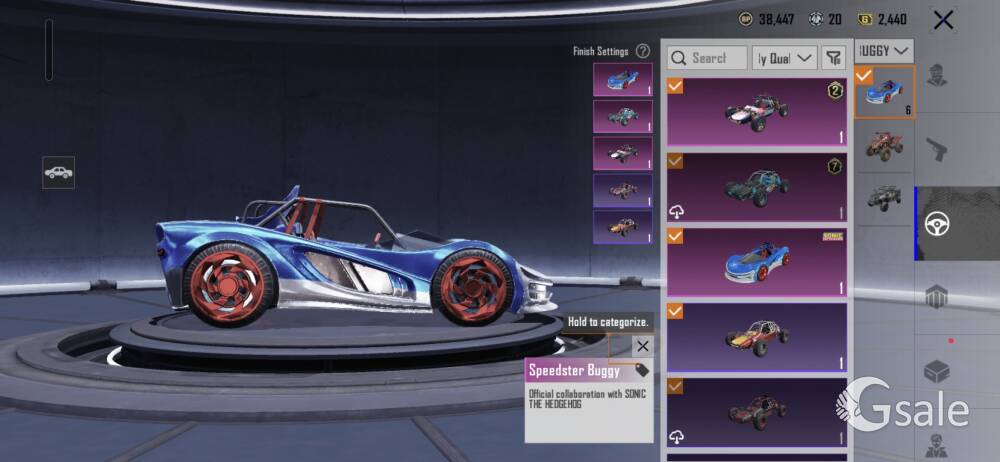Switch to the pistol weapons category tab

tap(935, 150)
